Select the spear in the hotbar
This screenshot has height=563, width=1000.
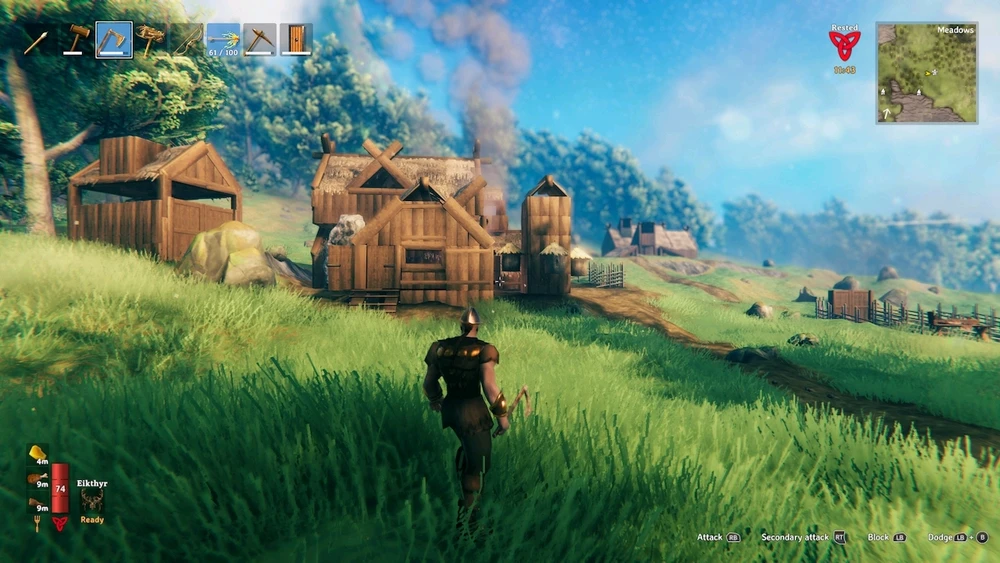click(x=37, y=41)
